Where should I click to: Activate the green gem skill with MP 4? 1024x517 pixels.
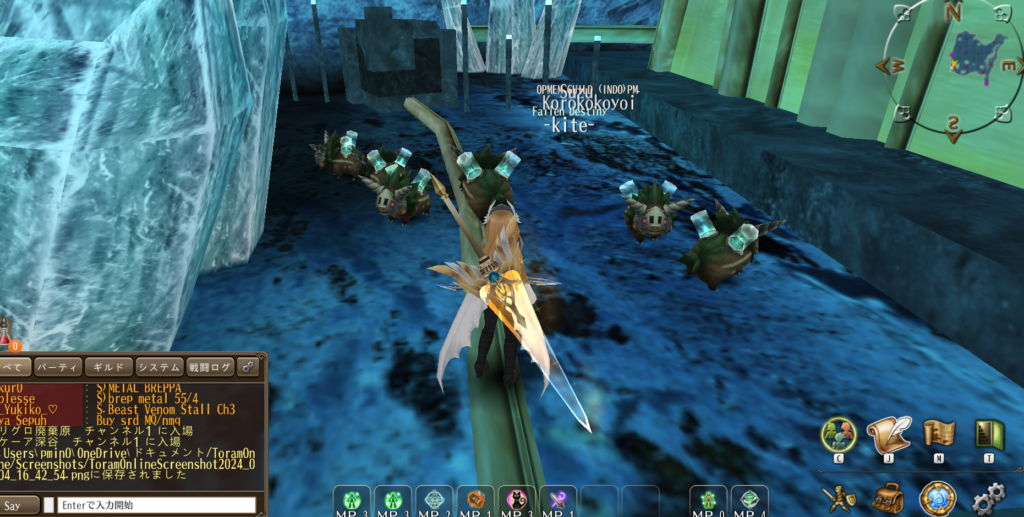tap(749, 500)
